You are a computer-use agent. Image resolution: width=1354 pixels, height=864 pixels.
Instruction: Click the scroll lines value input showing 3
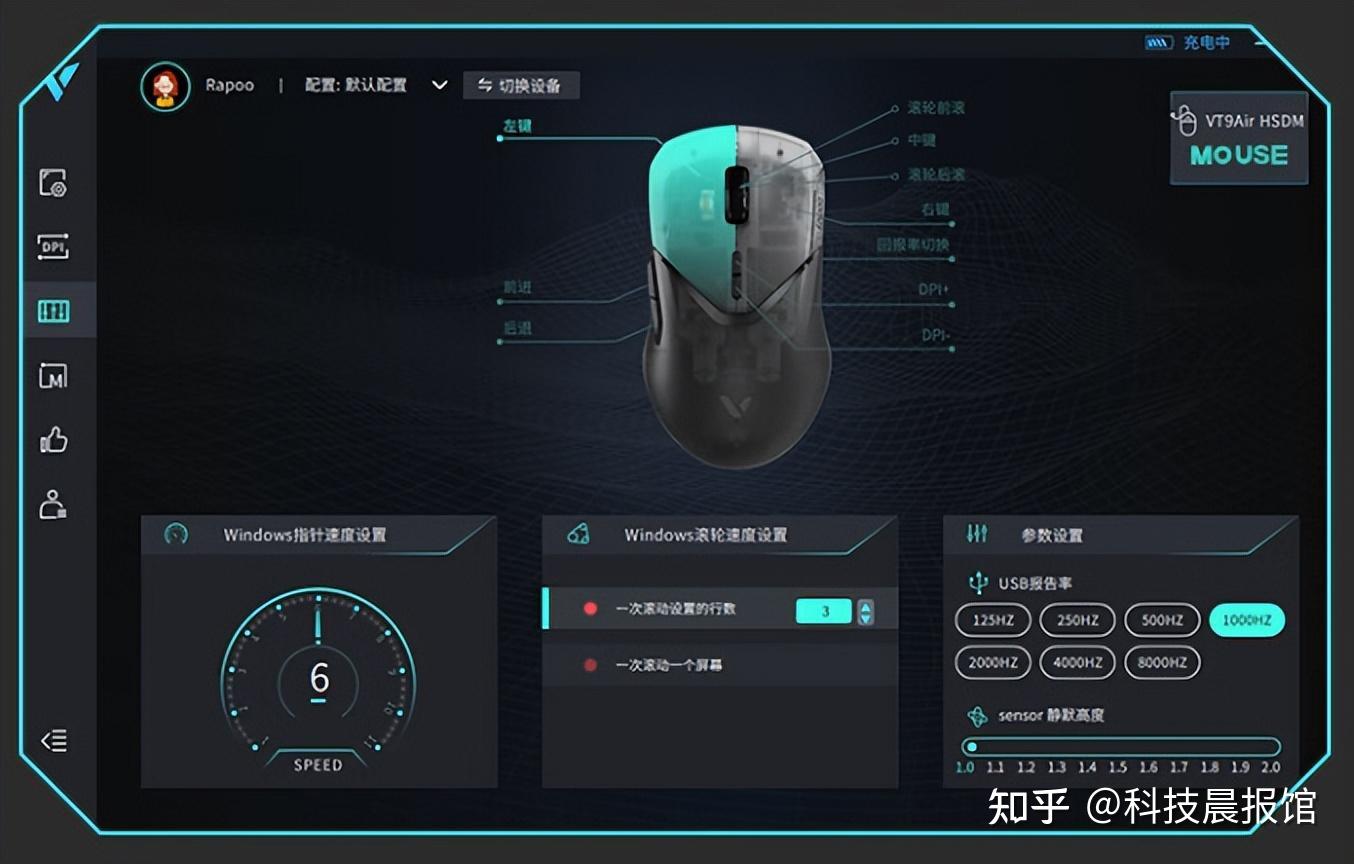(x=822, y=610)
